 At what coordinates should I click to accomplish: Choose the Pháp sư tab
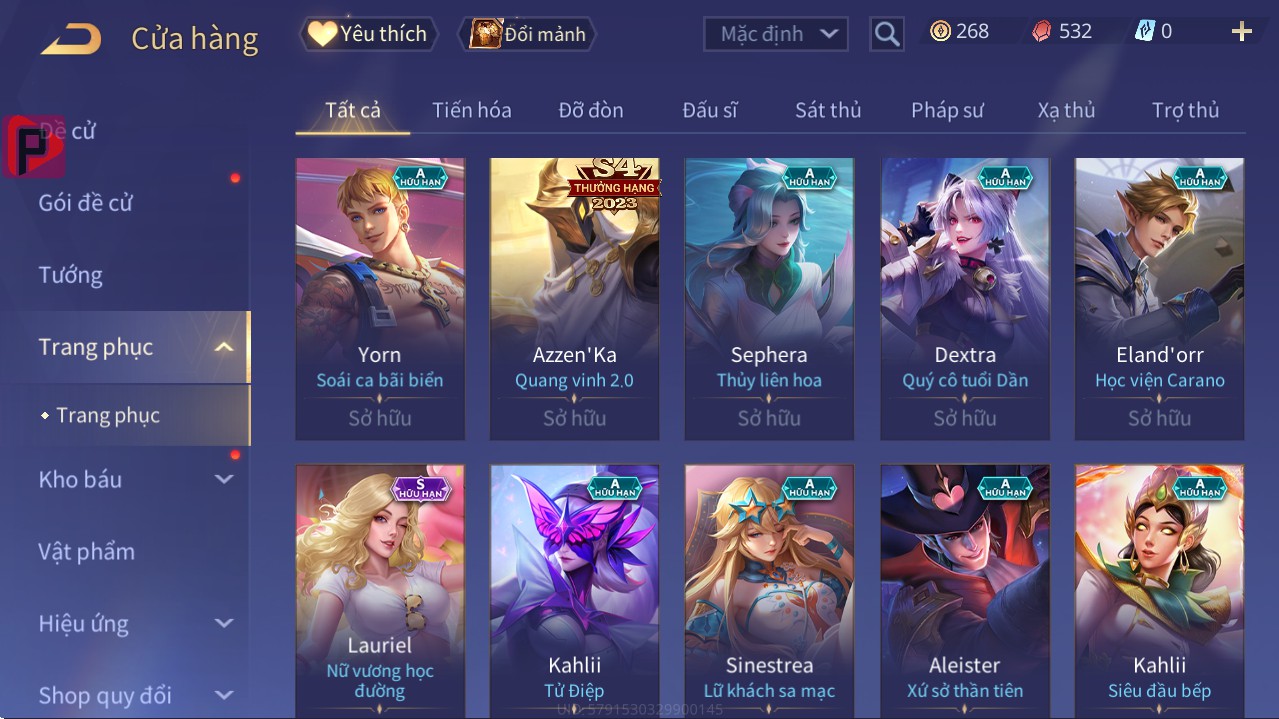pos(947,110)
